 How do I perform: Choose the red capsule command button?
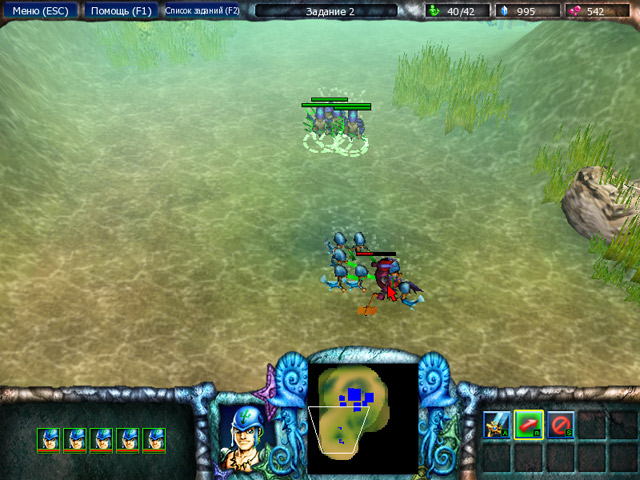point(528,425)
